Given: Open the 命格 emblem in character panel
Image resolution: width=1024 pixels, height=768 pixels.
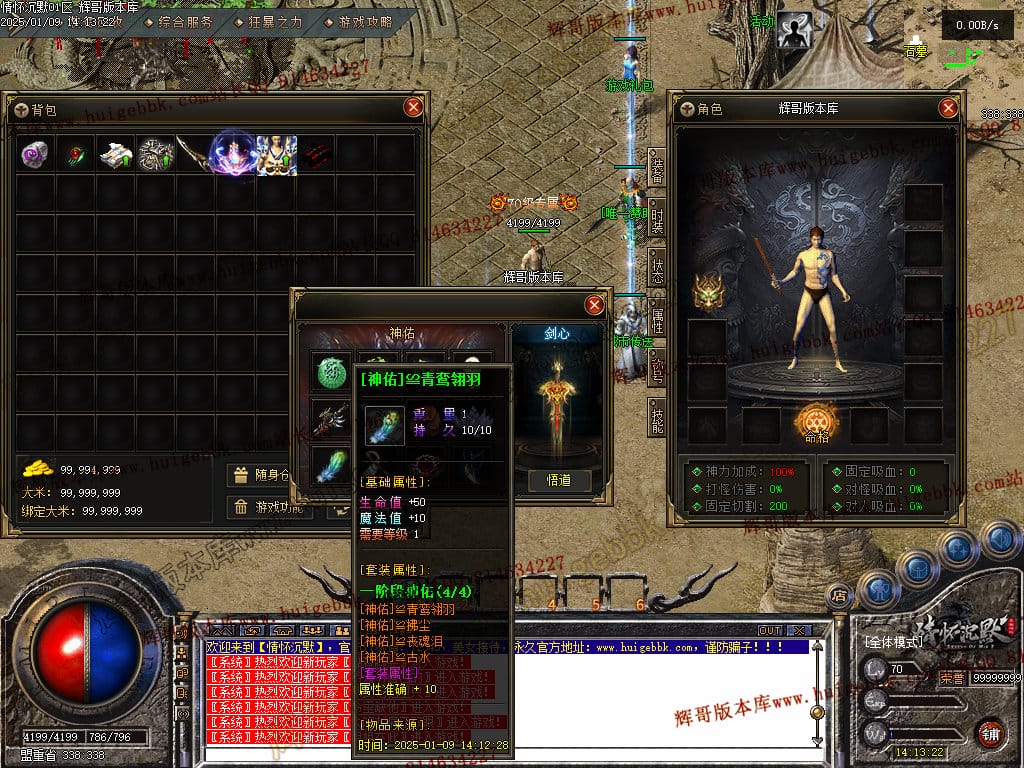Looking at the screenshot, I should click(816, 424).
